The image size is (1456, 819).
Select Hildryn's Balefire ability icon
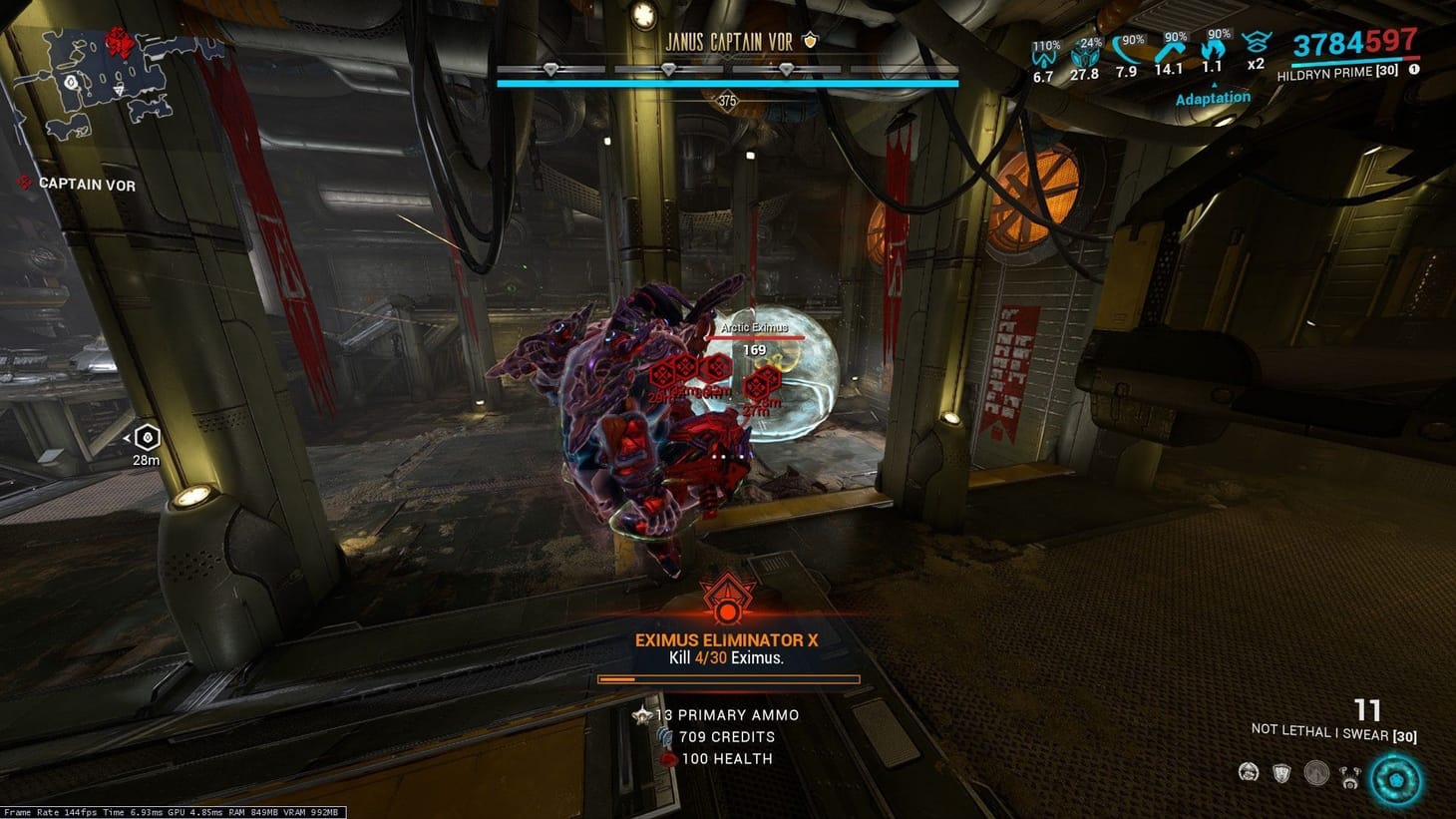pyautogui.click(x=1249, y=771)
